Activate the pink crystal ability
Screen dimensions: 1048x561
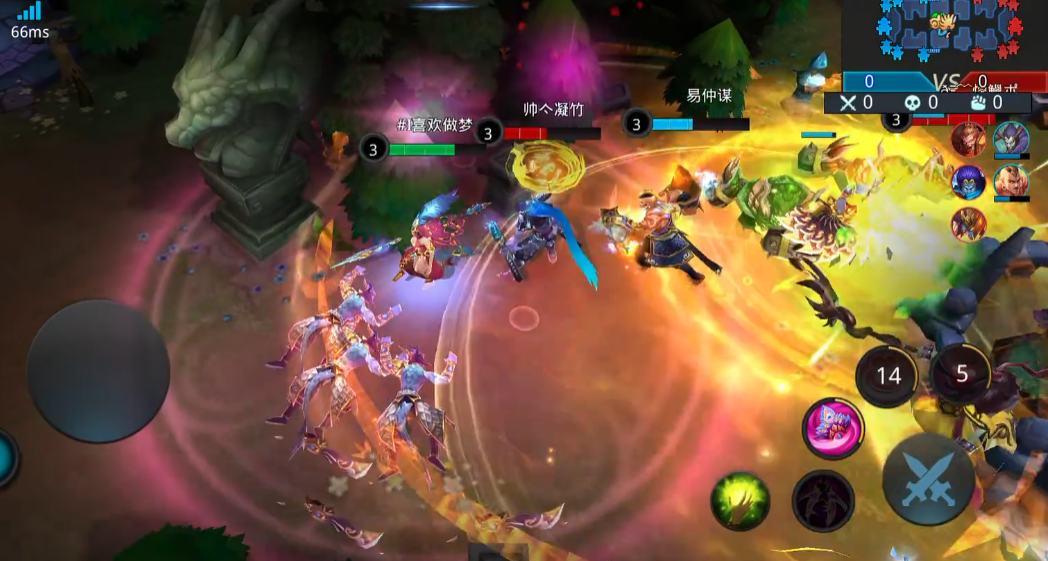[833, 428]
